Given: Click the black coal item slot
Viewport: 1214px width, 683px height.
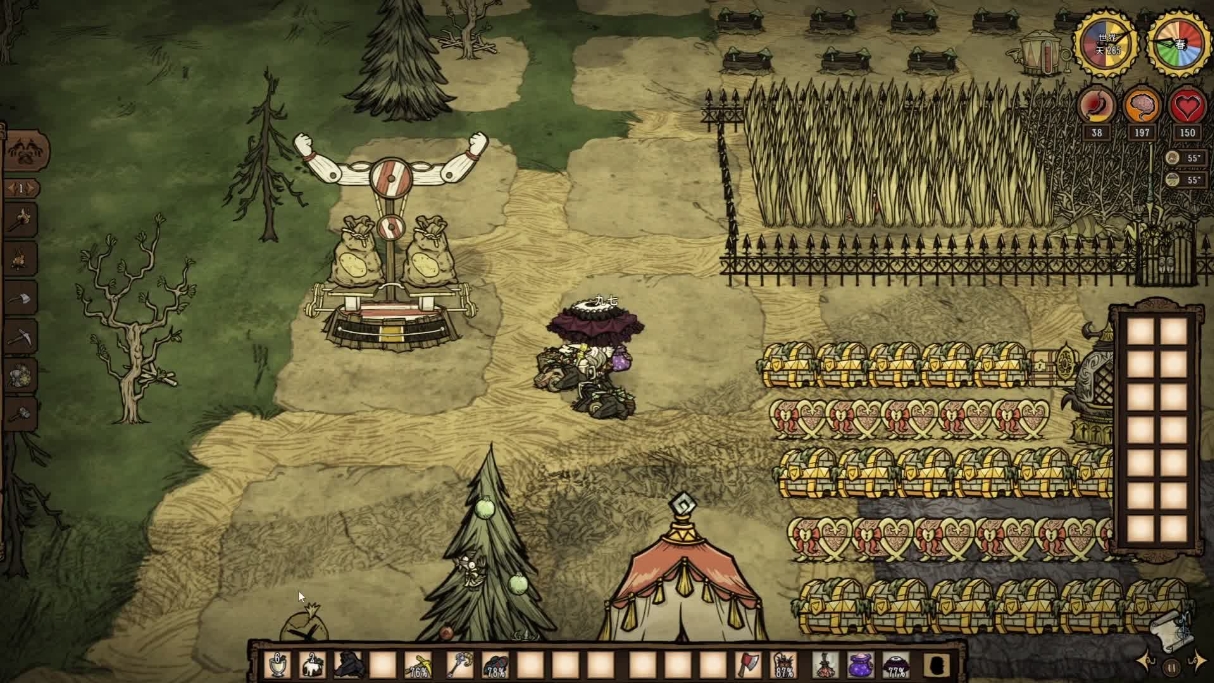Looking at the screenshot, I should pos(349,664).
